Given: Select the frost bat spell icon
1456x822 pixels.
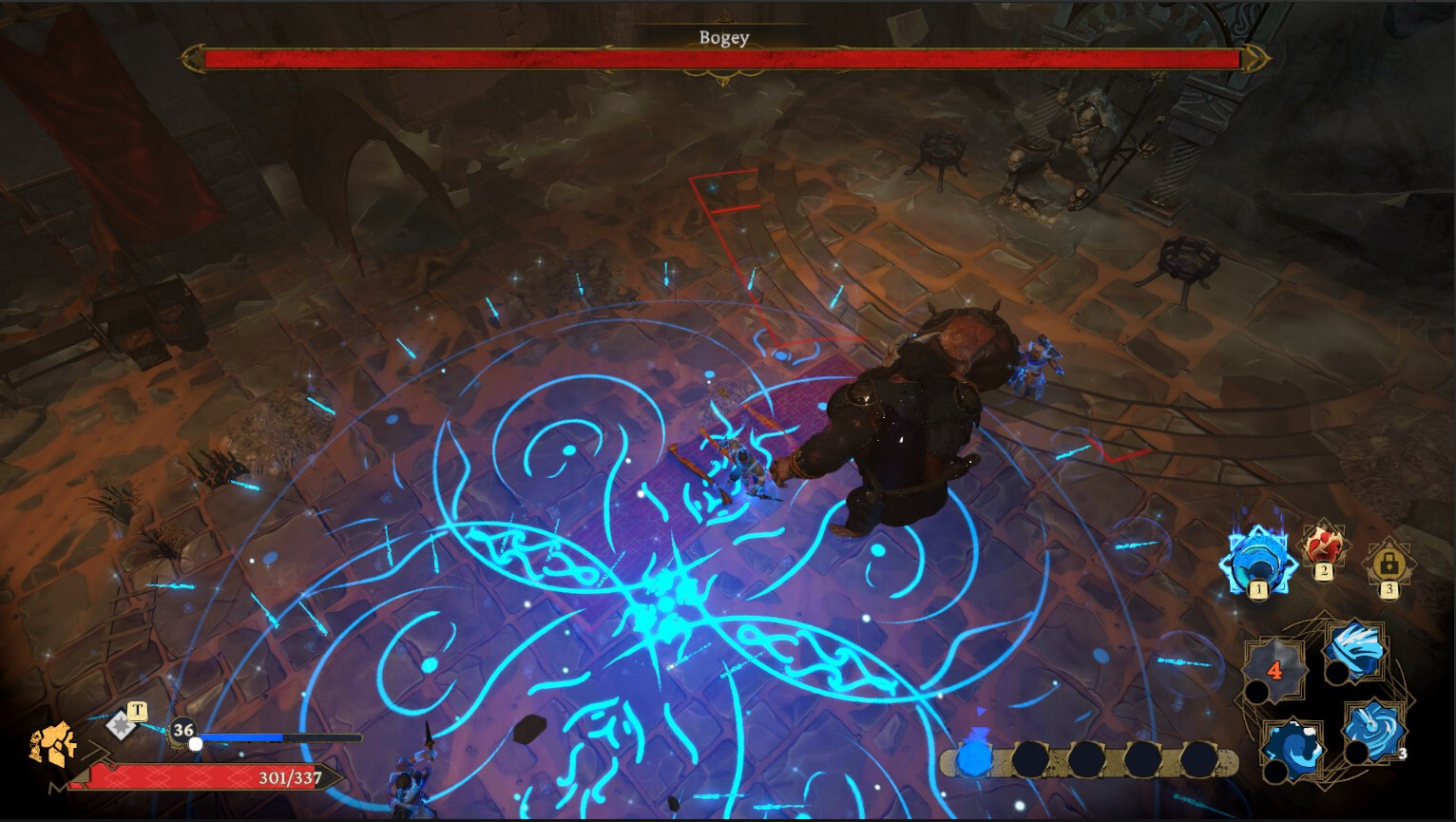Looking at the screenshot, I should (1355, 652).
